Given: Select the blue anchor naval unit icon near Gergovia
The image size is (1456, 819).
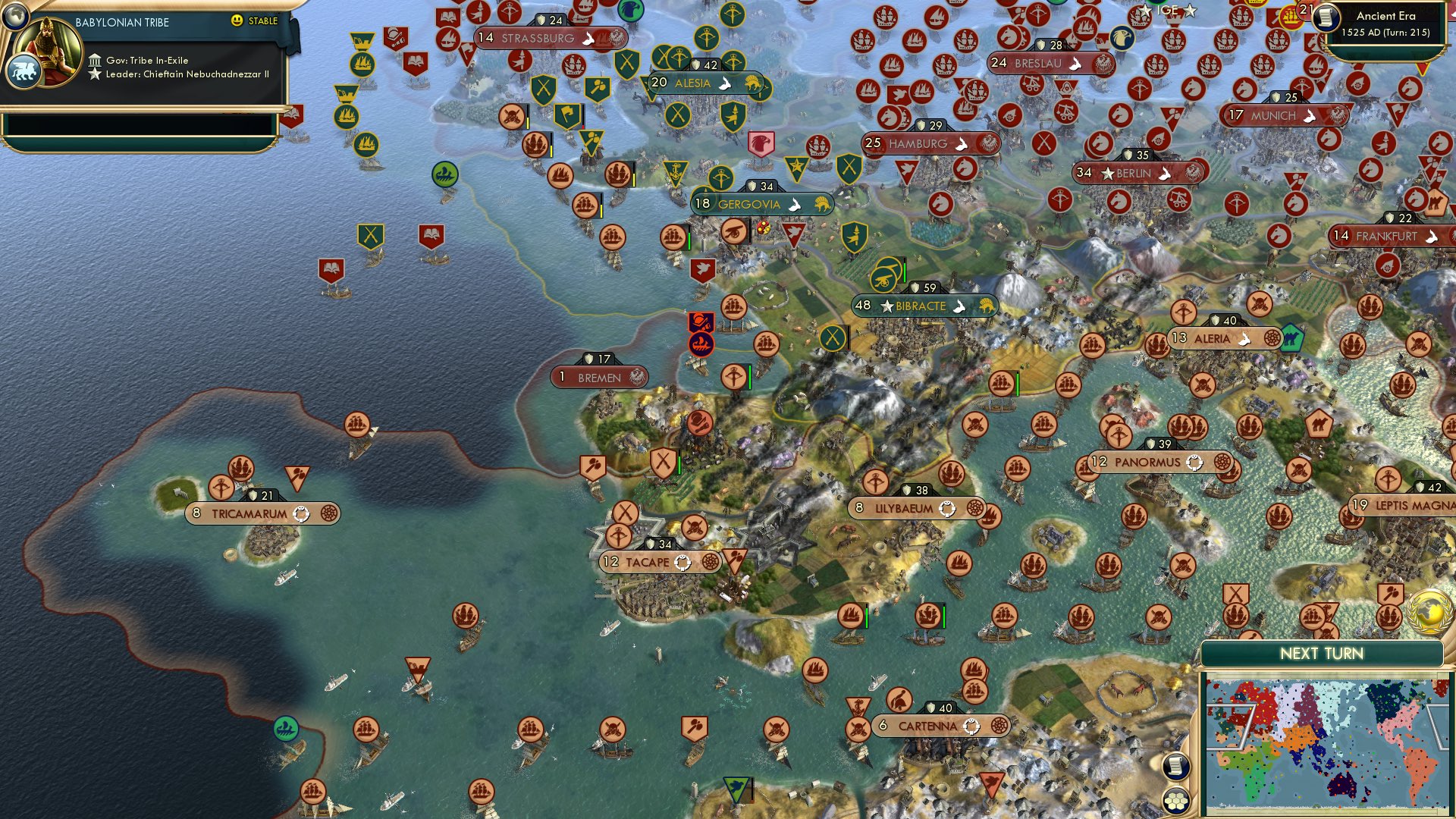Looking at the screenshot, I should [x=676, y=171].
